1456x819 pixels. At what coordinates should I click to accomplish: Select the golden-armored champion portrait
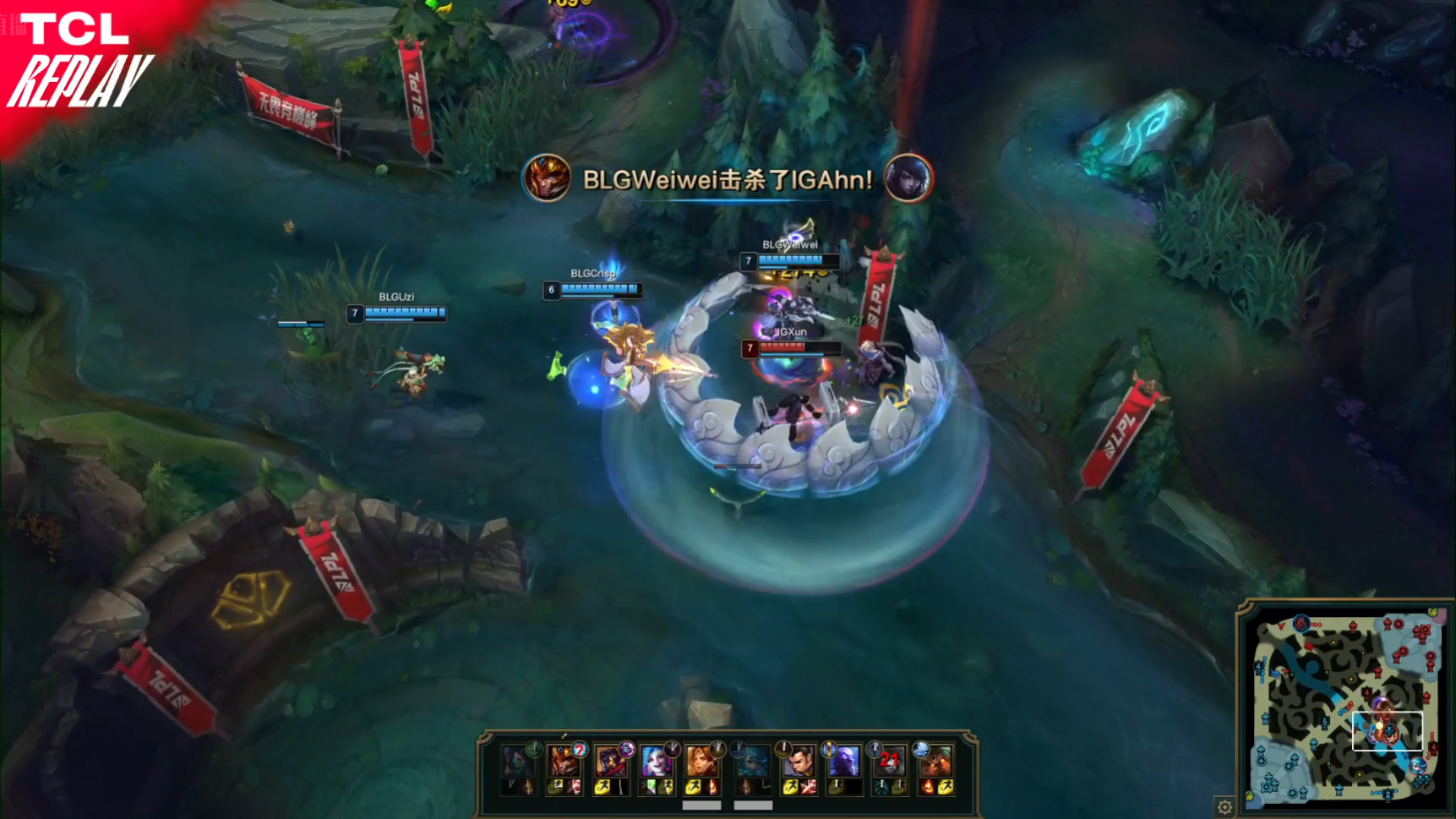coord(563,762)
